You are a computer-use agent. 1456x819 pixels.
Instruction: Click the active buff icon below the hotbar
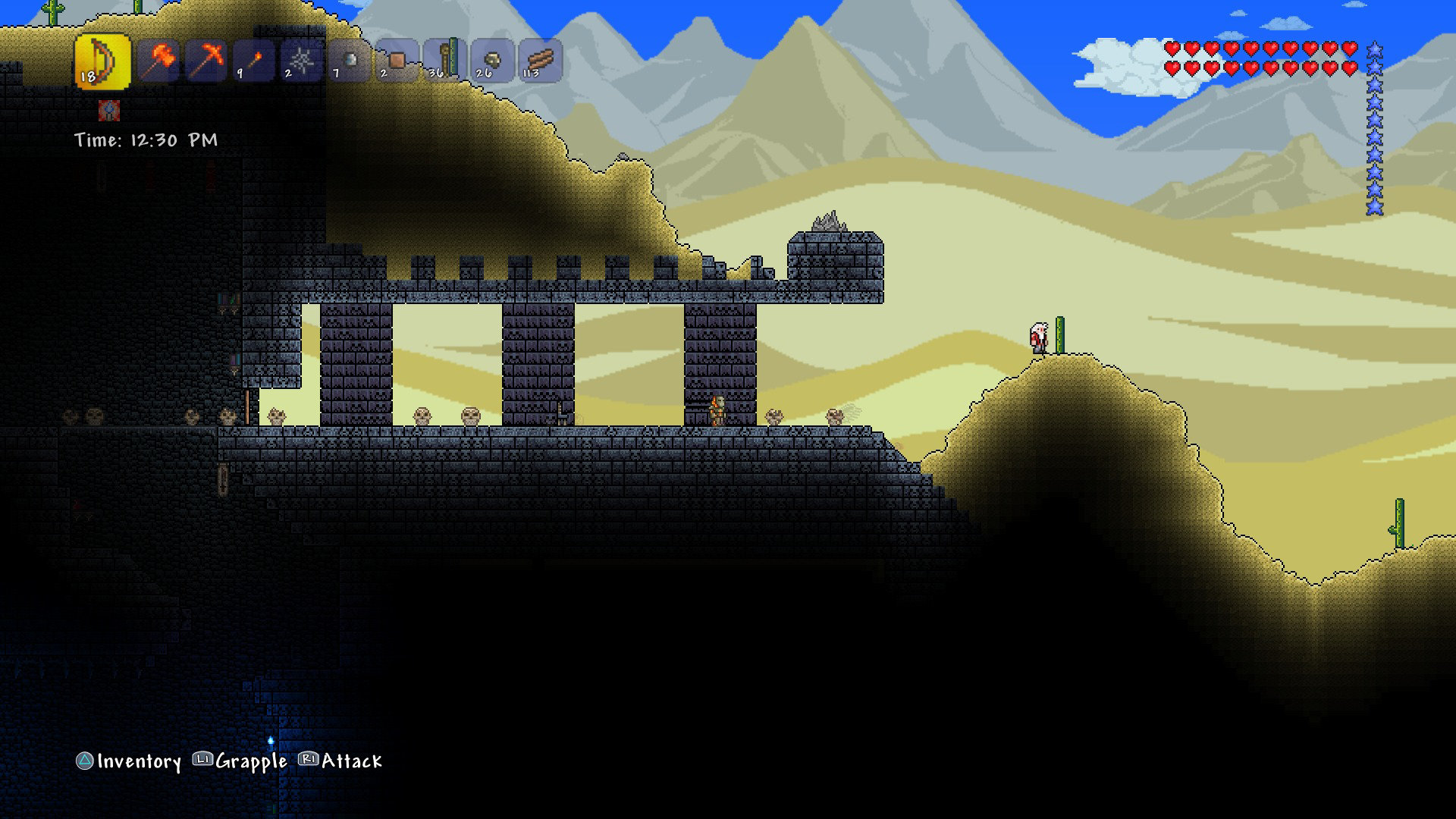coord(109,111)
